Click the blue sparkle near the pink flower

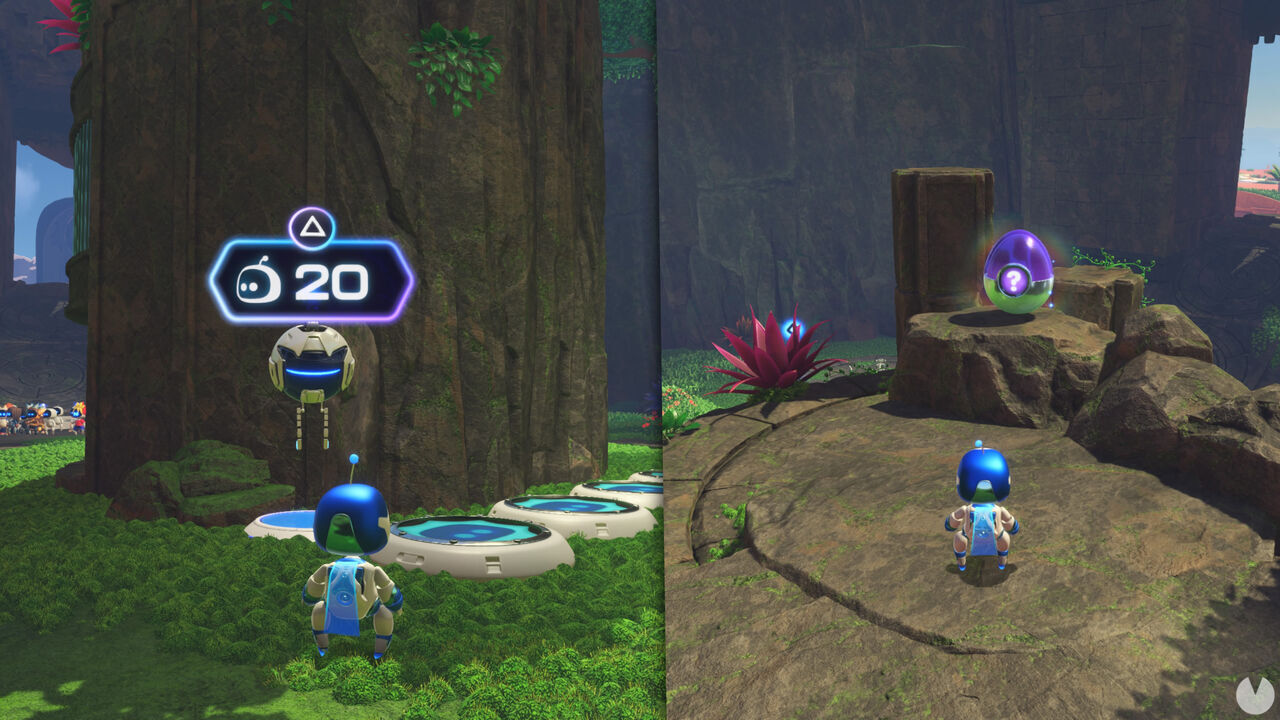[793, 327]
